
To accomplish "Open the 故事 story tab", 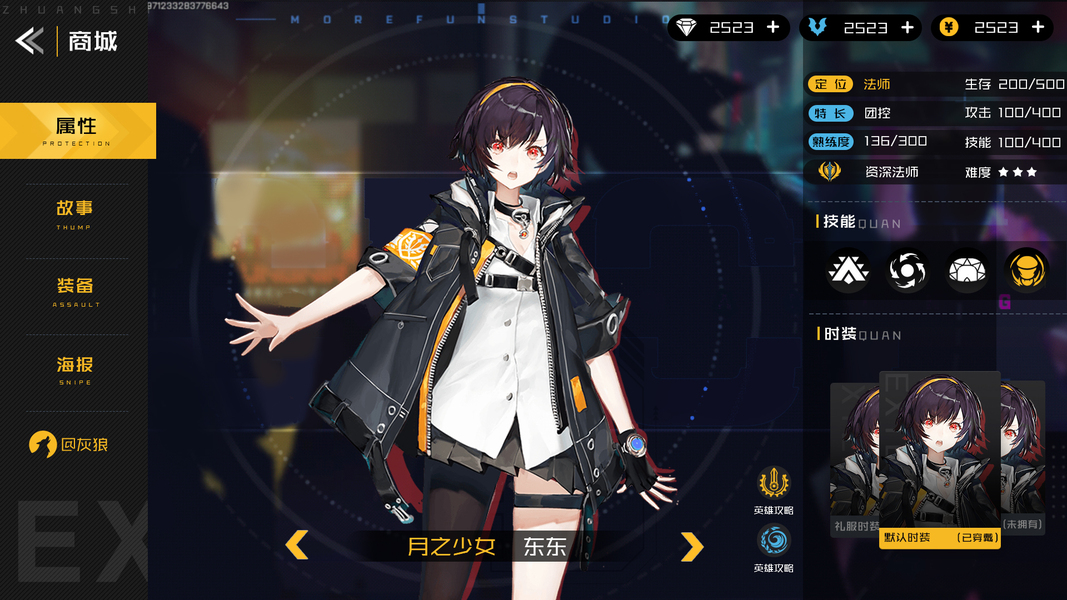I will pos(74,212).
